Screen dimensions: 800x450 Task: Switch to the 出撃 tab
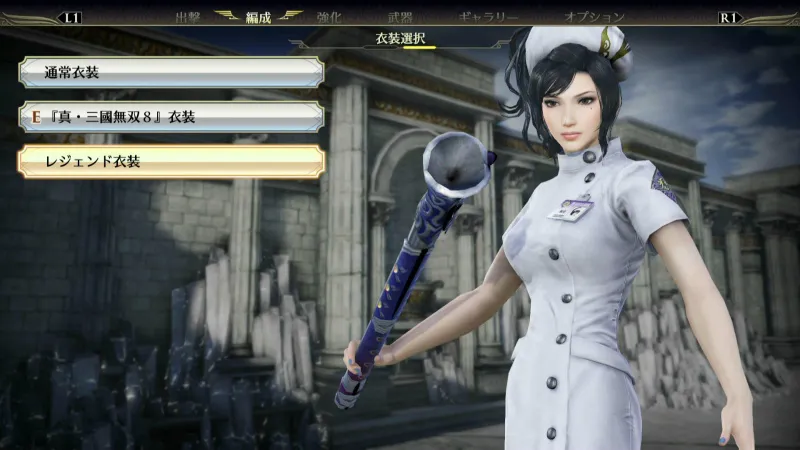pyautogui.click(x=188, y=17)
